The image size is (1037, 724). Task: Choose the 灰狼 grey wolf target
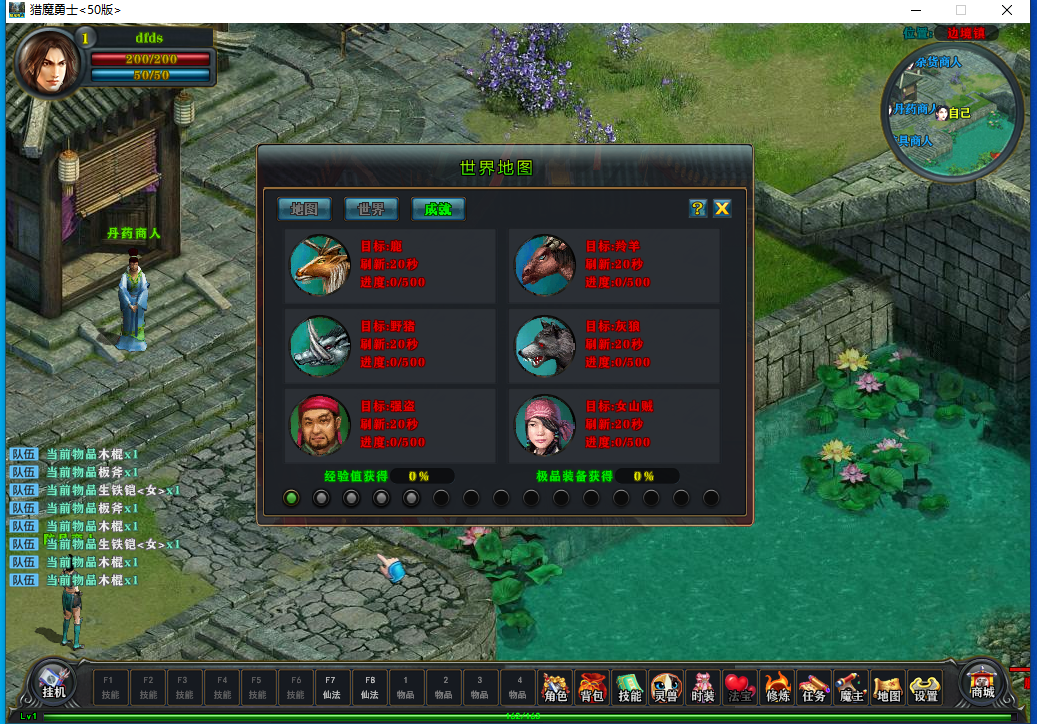[x=545, y=345]
